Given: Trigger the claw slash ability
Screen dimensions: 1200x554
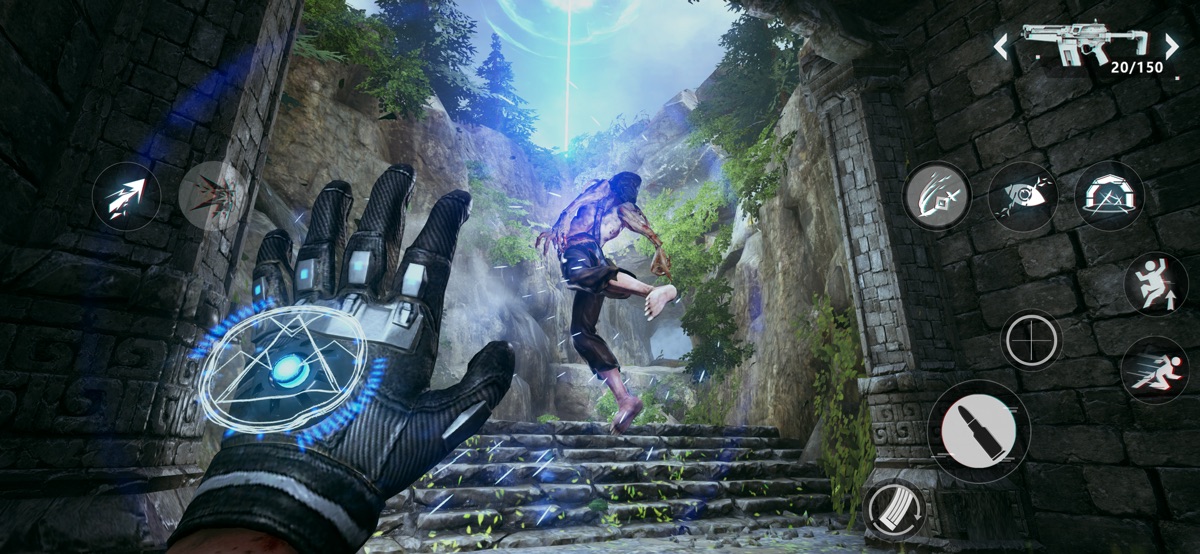Looking at the screenshot, I should [x=937, y=196].
